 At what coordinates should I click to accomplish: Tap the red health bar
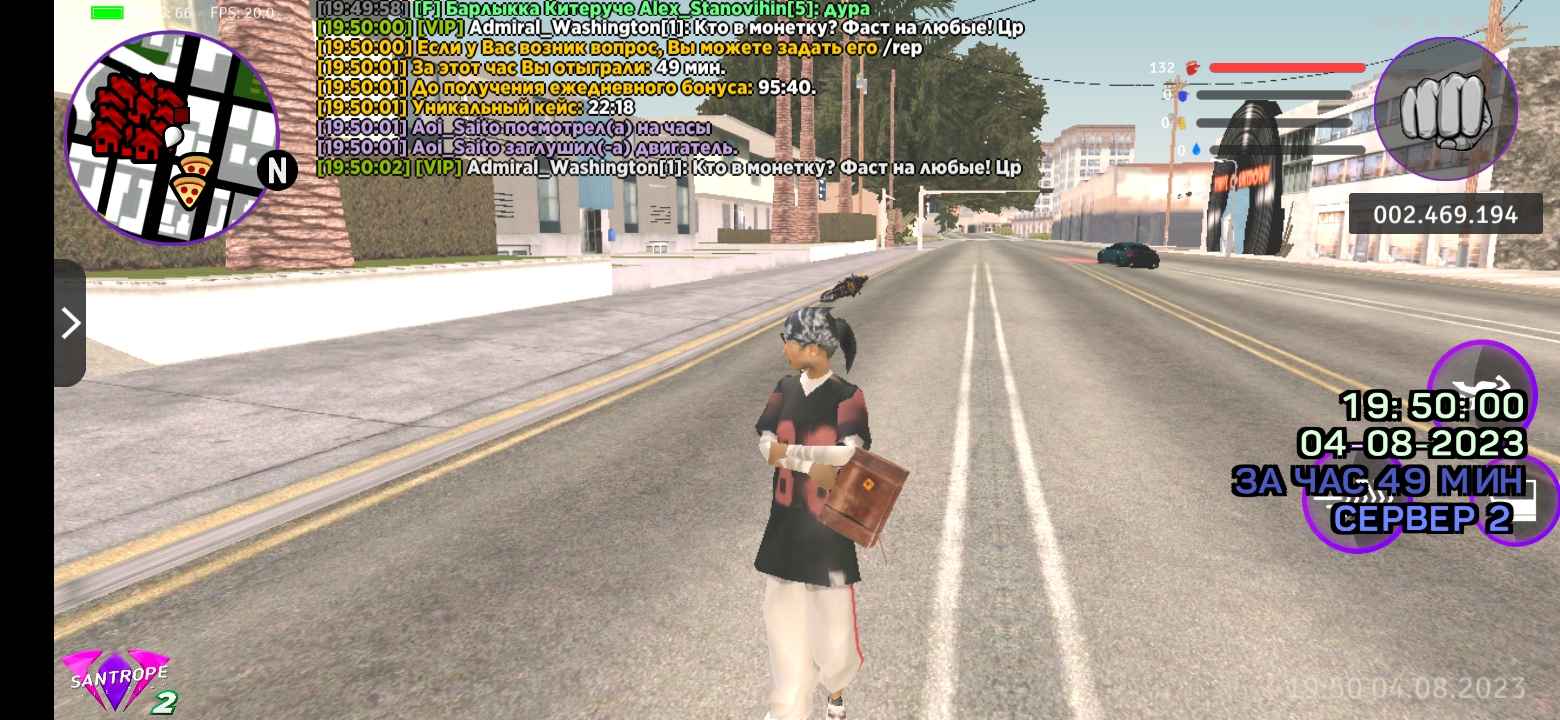coord(1290,66)
